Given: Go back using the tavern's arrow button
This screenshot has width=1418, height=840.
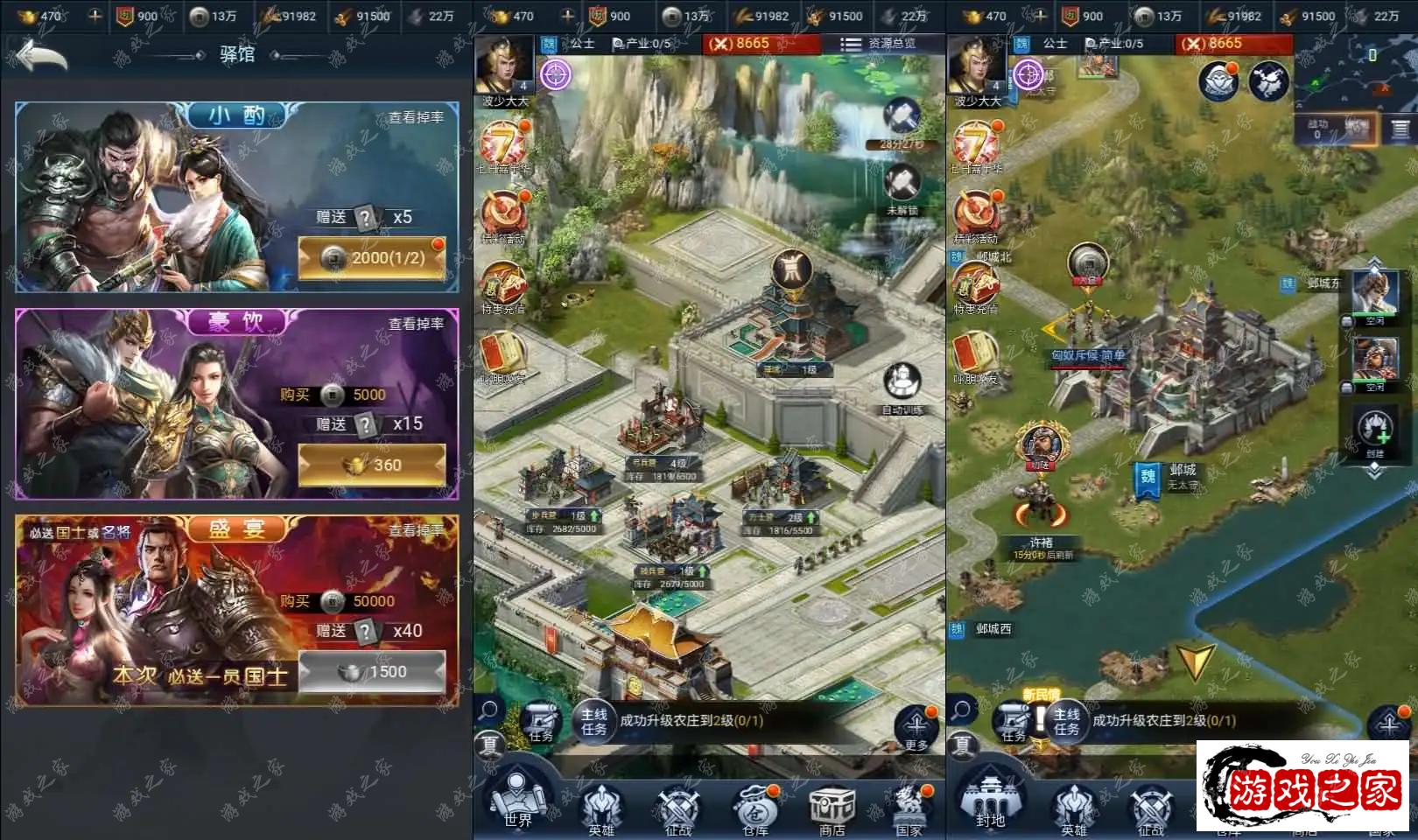Looking at the screenshot, I should tap(42, 57).
